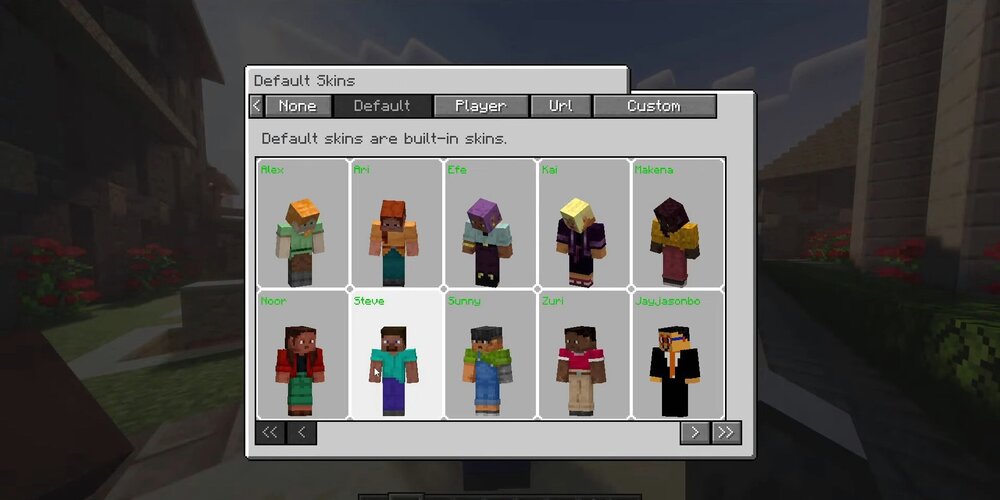Viewport: 1000px width, 500px height.
Task: Jump to first page with double-left arrow
Action: click(x=270, y=432)
